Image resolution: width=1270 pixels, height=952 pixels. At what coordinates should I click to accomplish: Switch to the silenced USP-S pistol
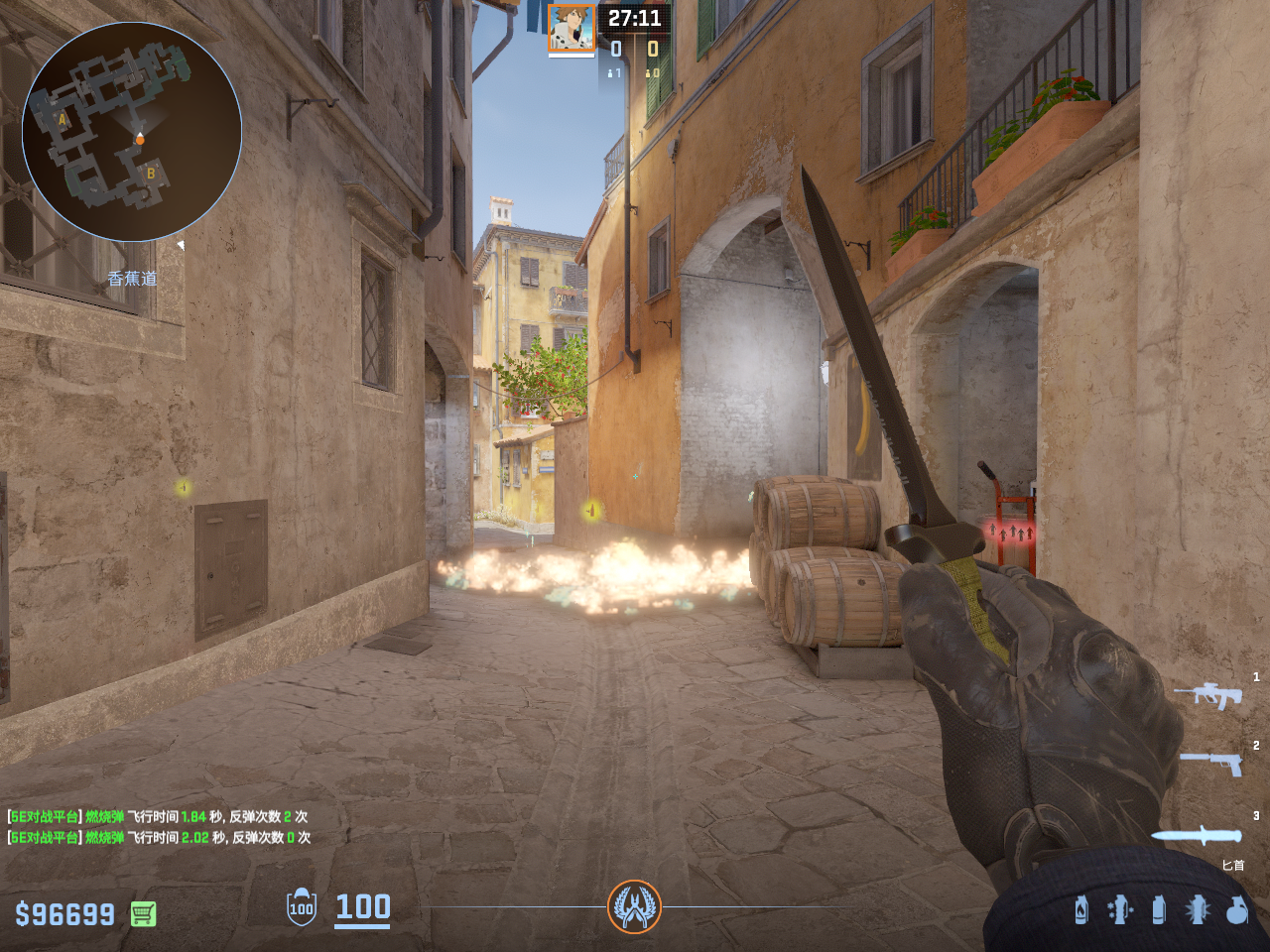tap(1211, 763)
